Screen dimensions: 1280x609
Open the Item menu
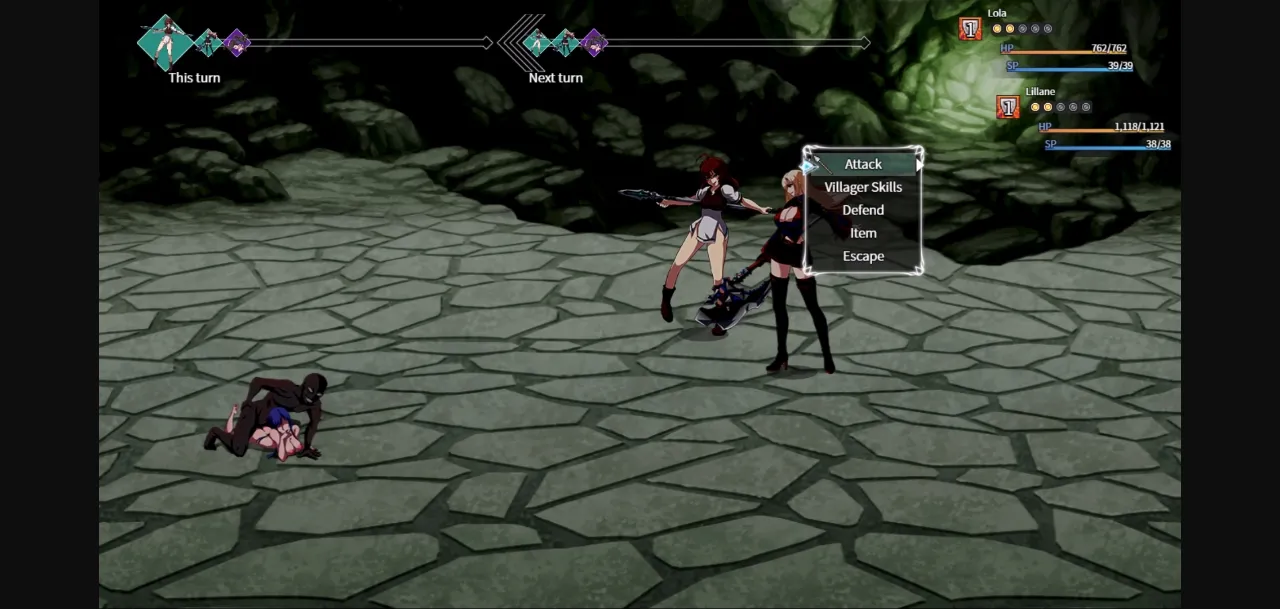click(862, 233)
